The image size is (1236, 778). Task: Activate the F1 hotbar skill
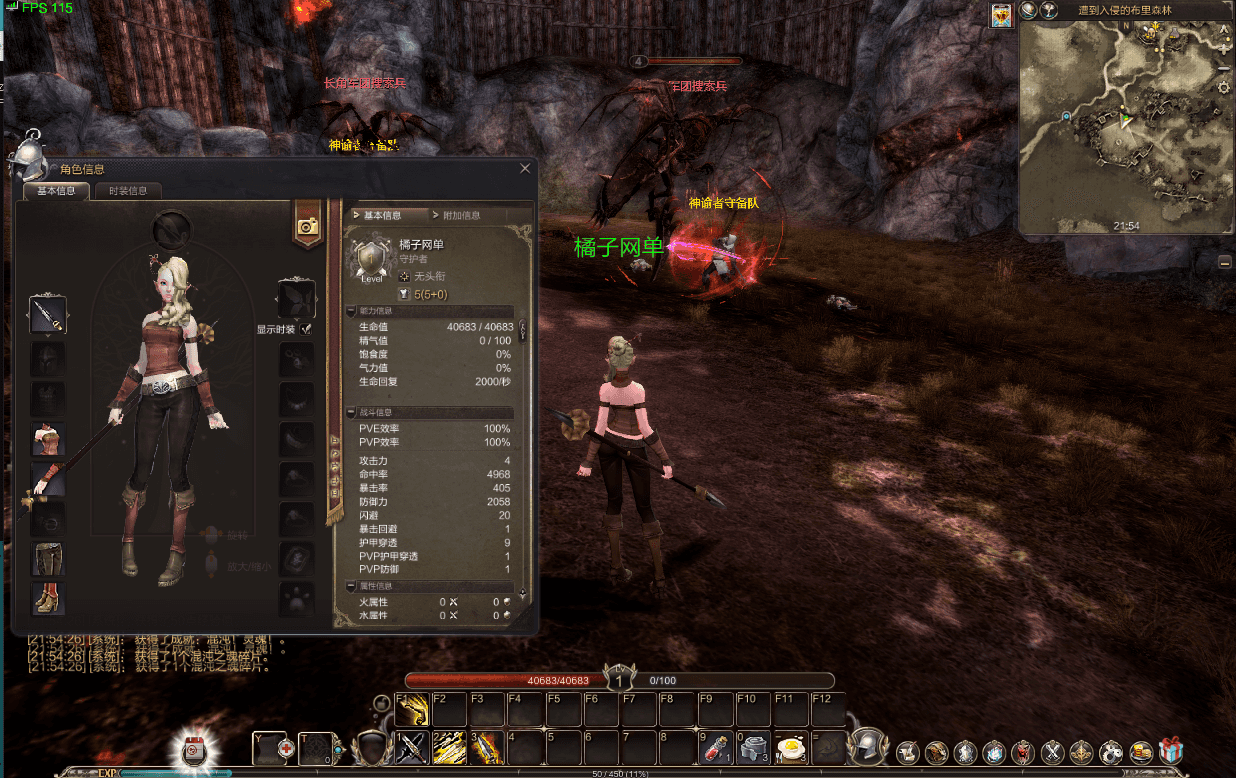(411, 709)
